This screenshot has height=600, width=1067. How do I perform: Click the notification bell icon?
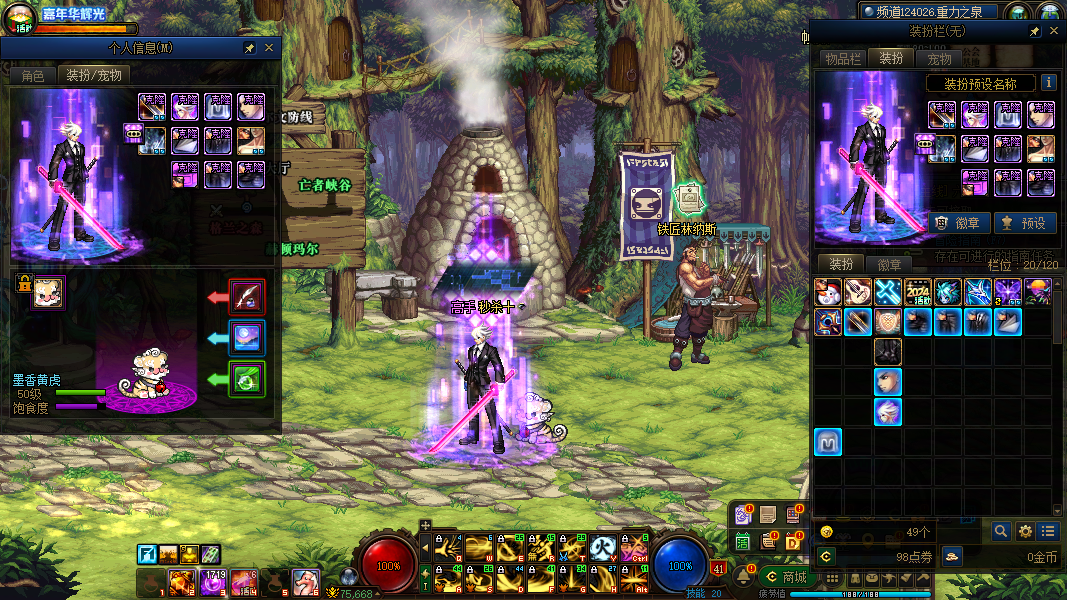pos(745,577)
